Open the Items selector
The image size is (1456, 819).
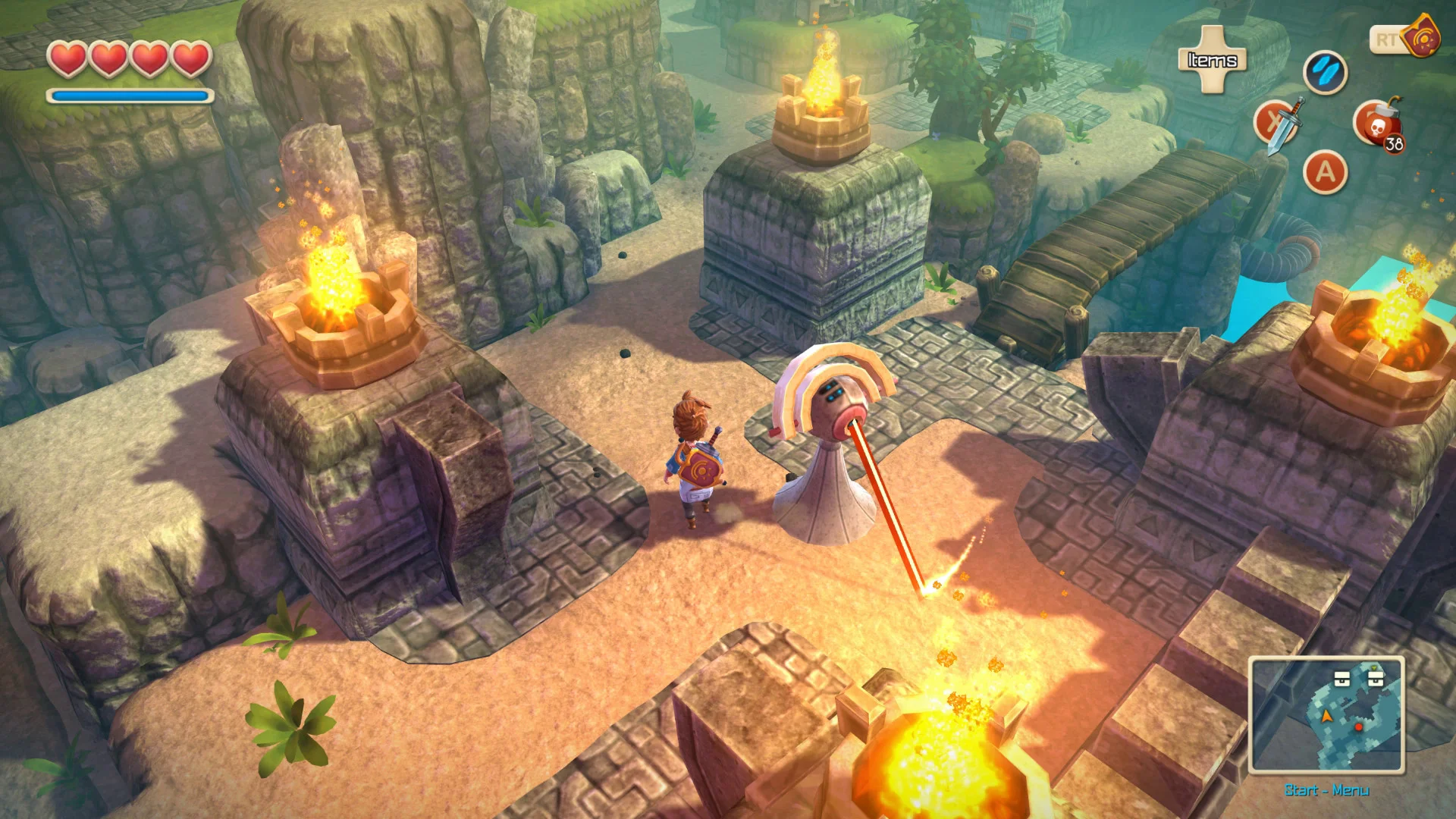[x=1212, y=60]
